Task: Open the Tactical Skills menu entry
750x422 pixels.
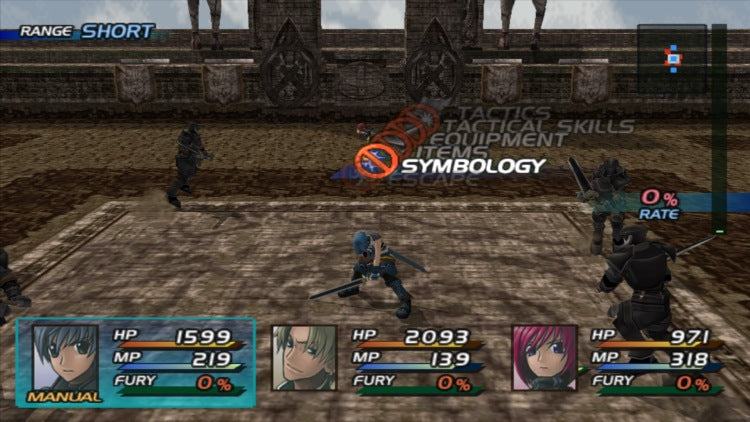Action: pyautogui.click(x=545, y=127)
